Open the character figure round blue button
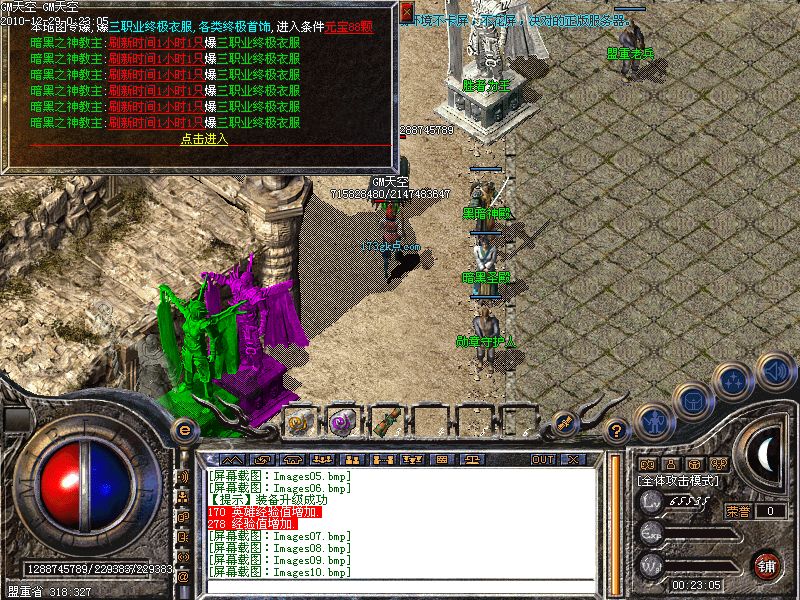 tap(653, 420)
